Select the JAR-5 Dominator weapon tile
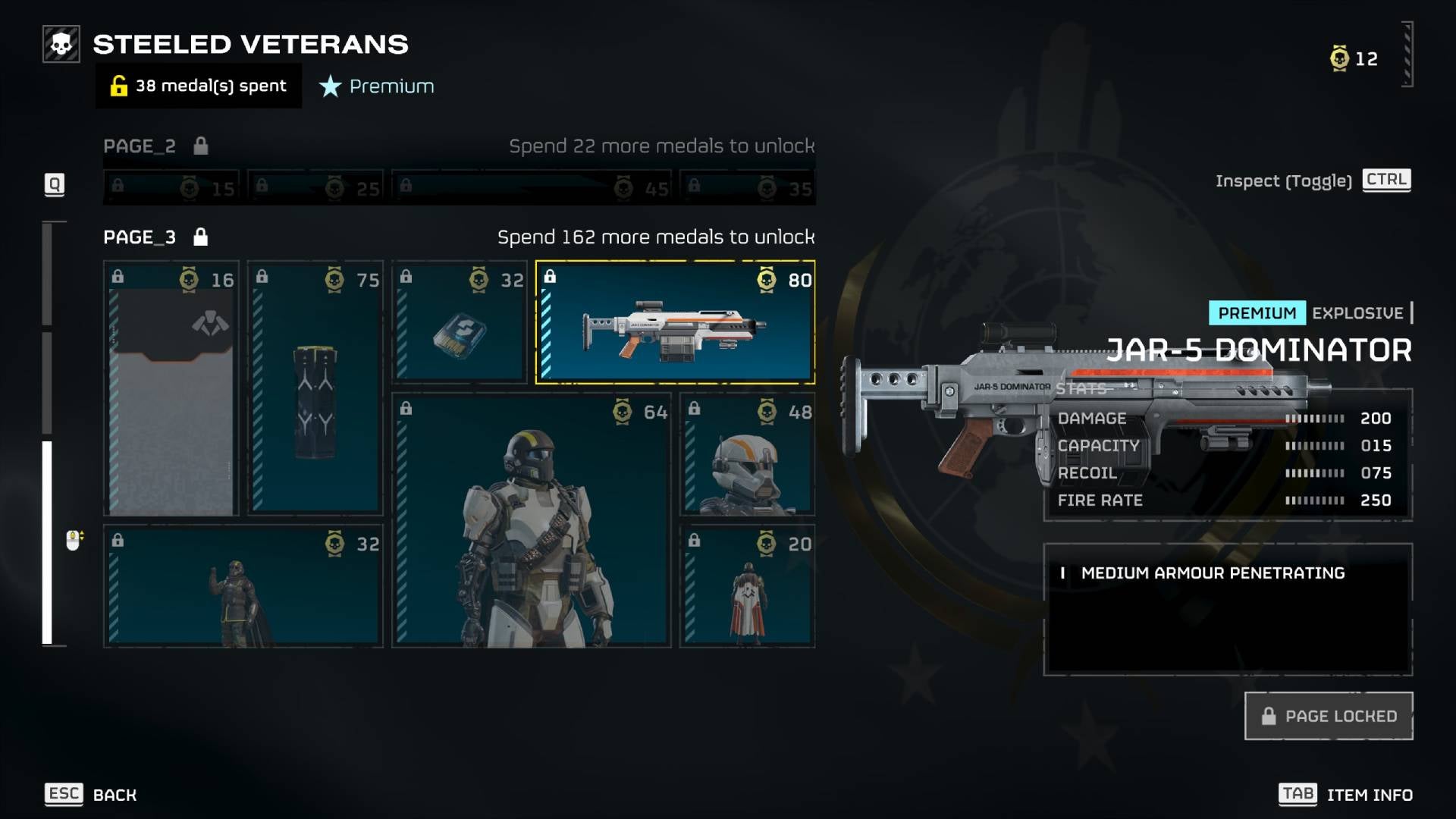1456x819 pixels. (x=675, y=322)
